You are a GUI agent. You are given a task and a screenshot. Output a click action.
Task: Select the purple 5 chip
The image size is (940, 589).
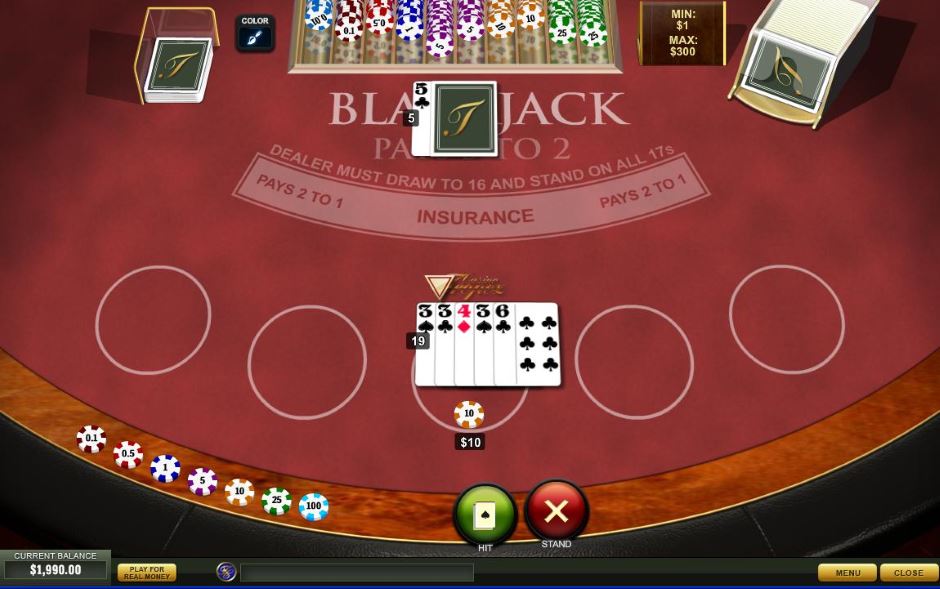pos(202,481)
